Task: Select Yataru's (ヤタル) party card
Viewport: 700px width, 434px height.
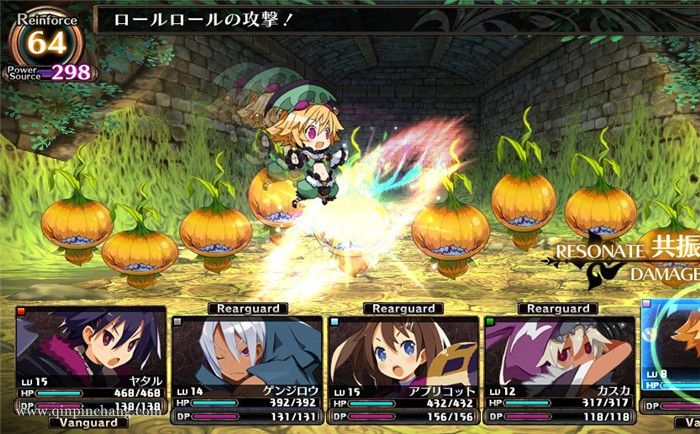Action: coord(90,360)
